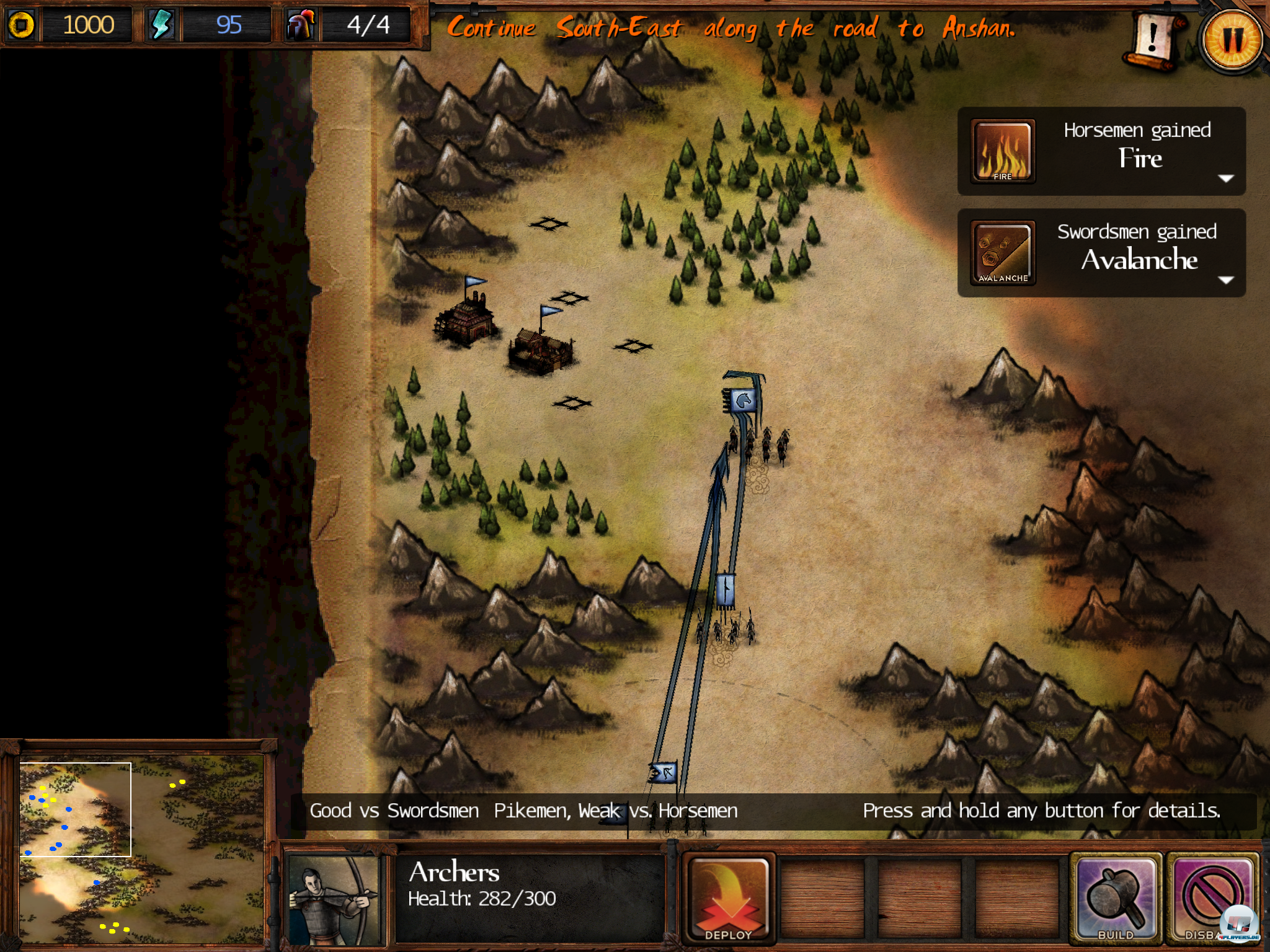Disband the selected unit
This screenshot has width=1270, height=952.
1211,897
